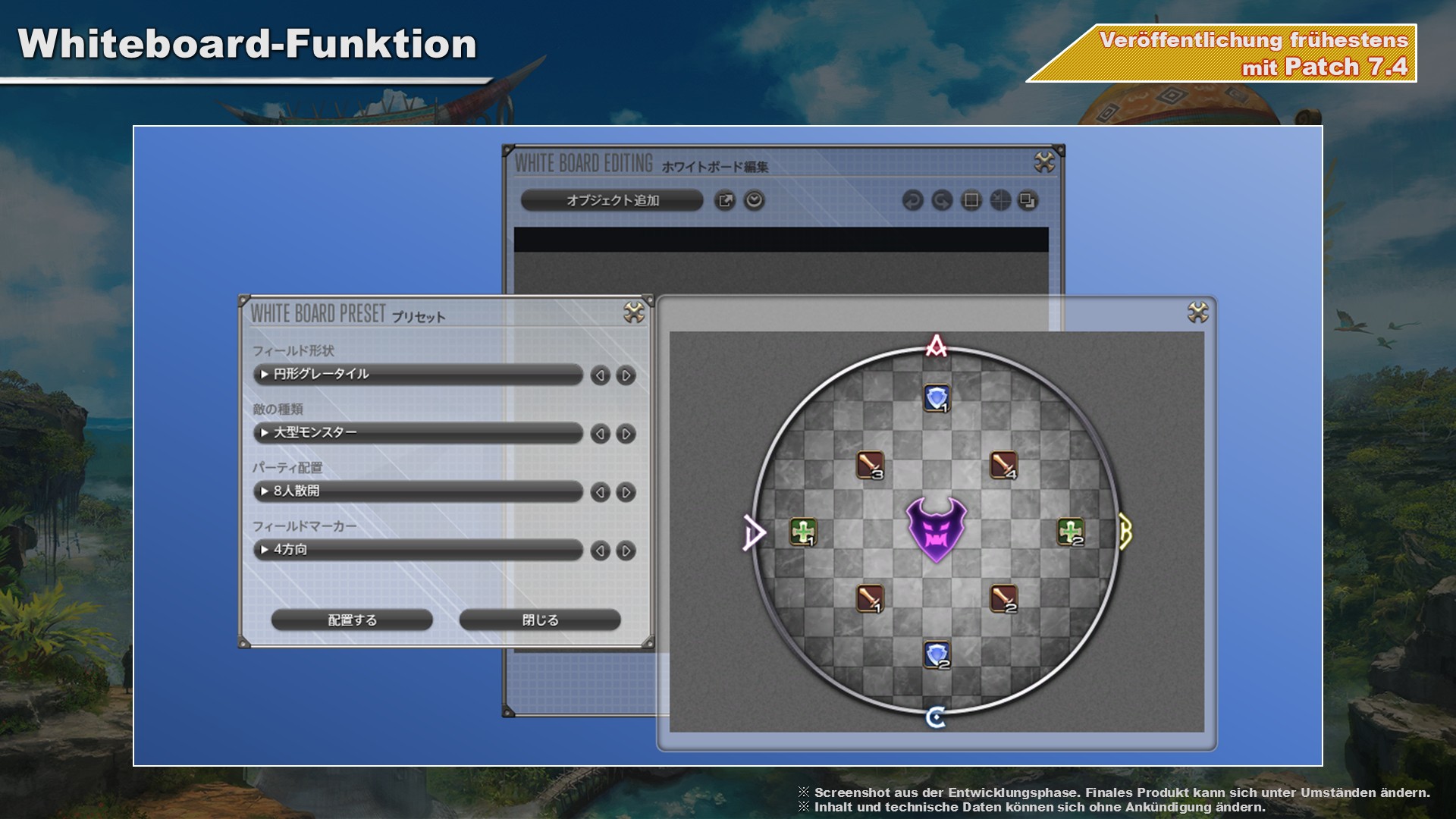
Task: Select next party placement with right arrow
Action: pos(626,492)
